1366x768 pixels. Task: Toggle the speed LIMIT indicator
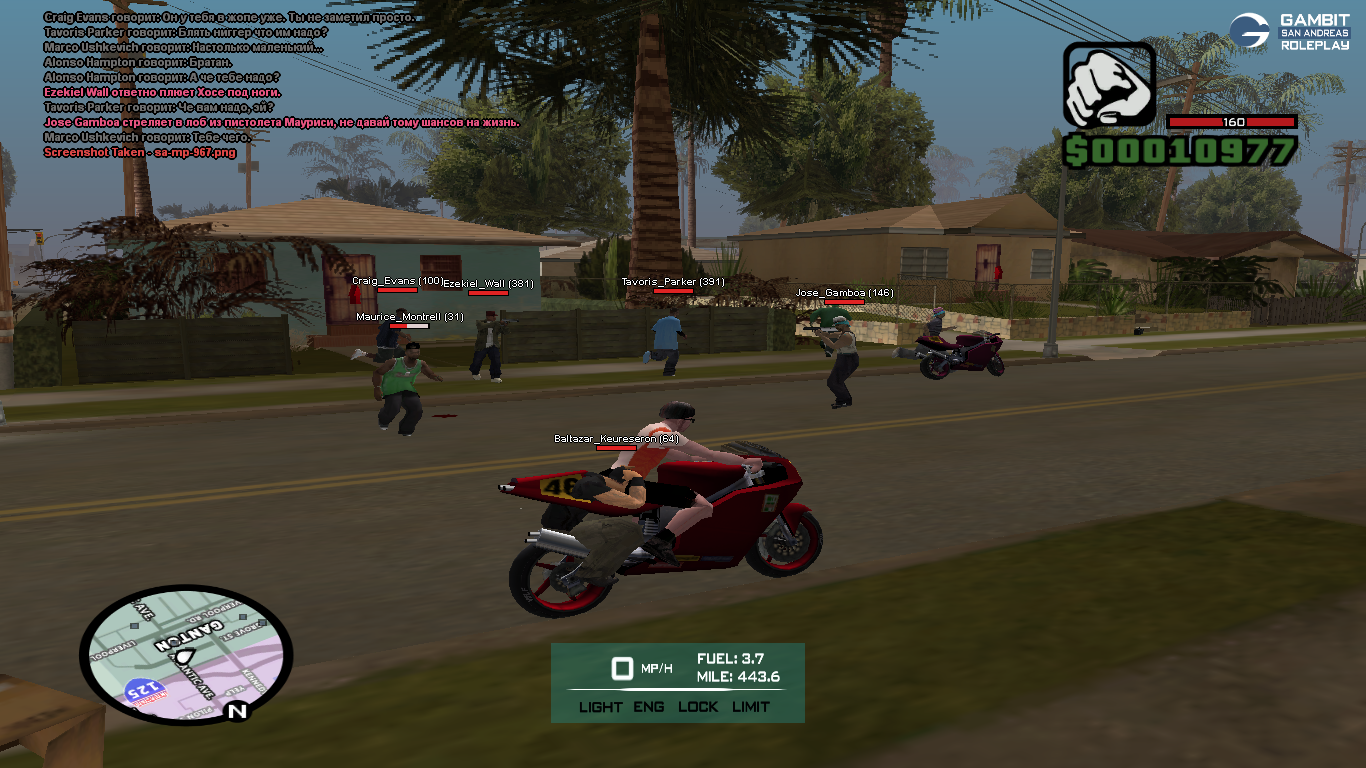(751, 707)
